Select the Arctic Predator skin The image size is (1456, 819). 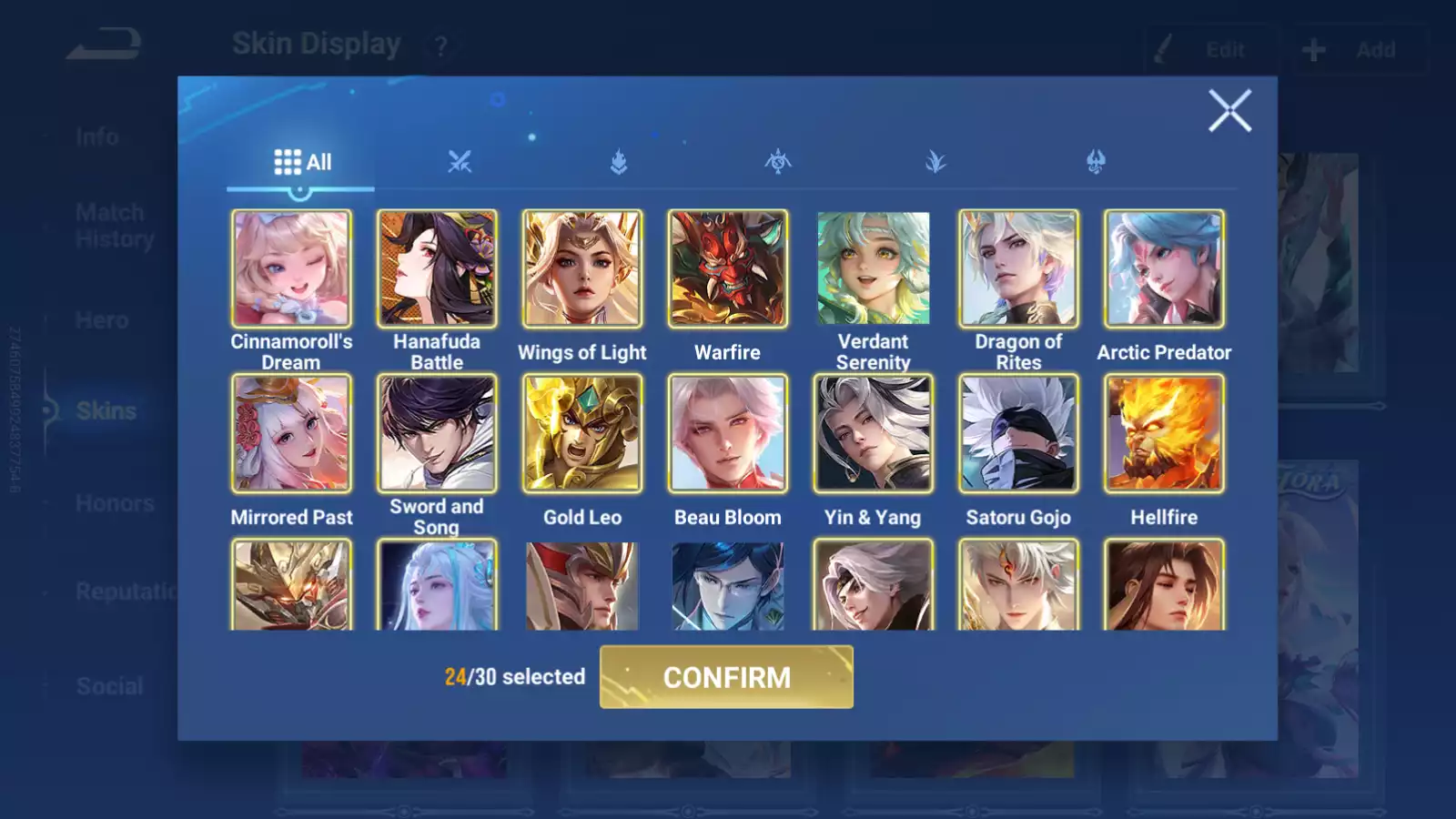[x=1164, y=268]
